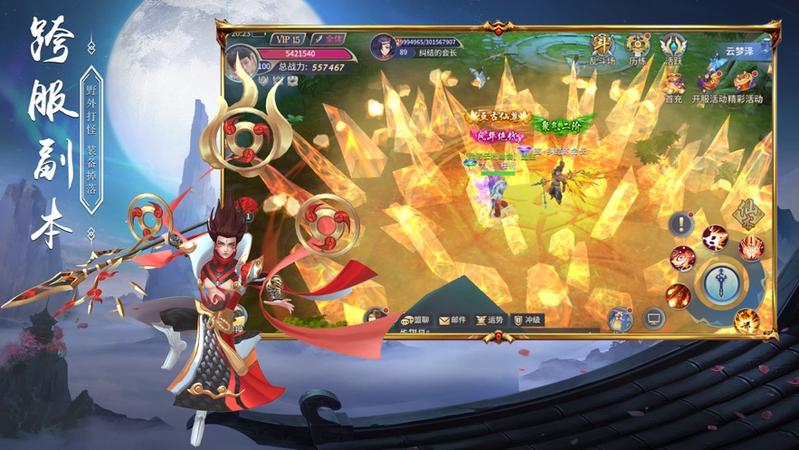
Task: Open the 竞斗场 arena icon
Action: [x=602, y=46]
